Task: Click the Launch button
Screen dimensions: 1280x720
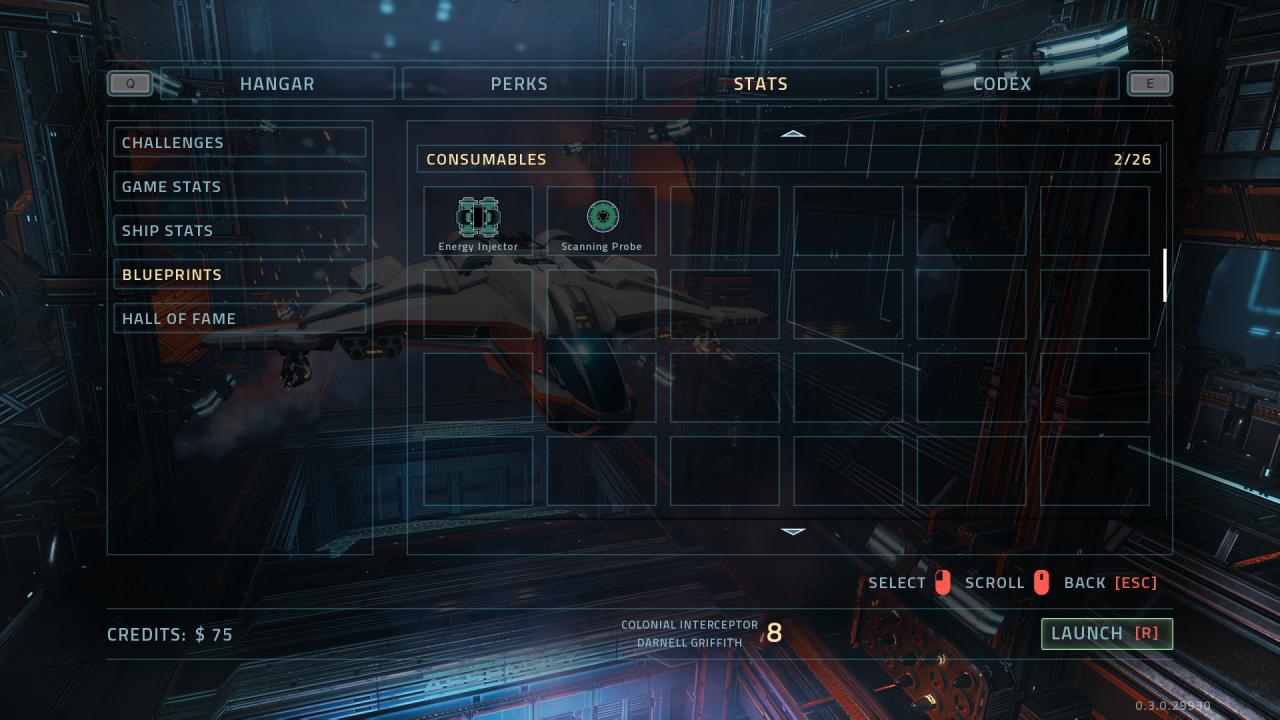Action: 1106,634
